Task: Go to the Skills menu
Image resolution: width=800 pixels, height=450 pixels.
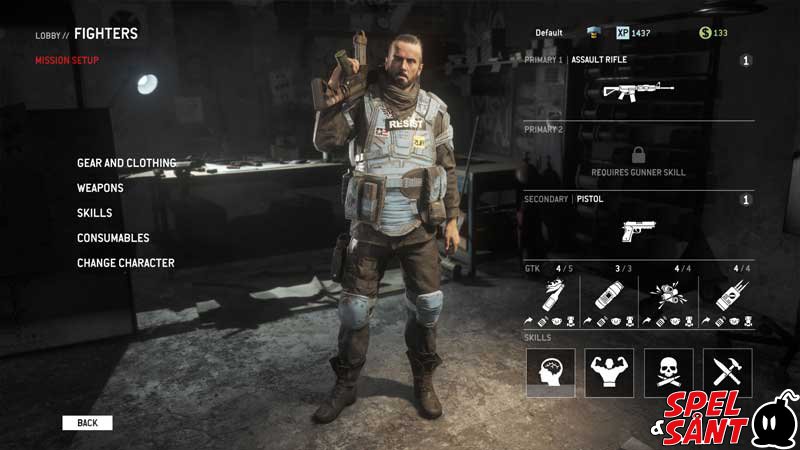Action: click(94, 213)
